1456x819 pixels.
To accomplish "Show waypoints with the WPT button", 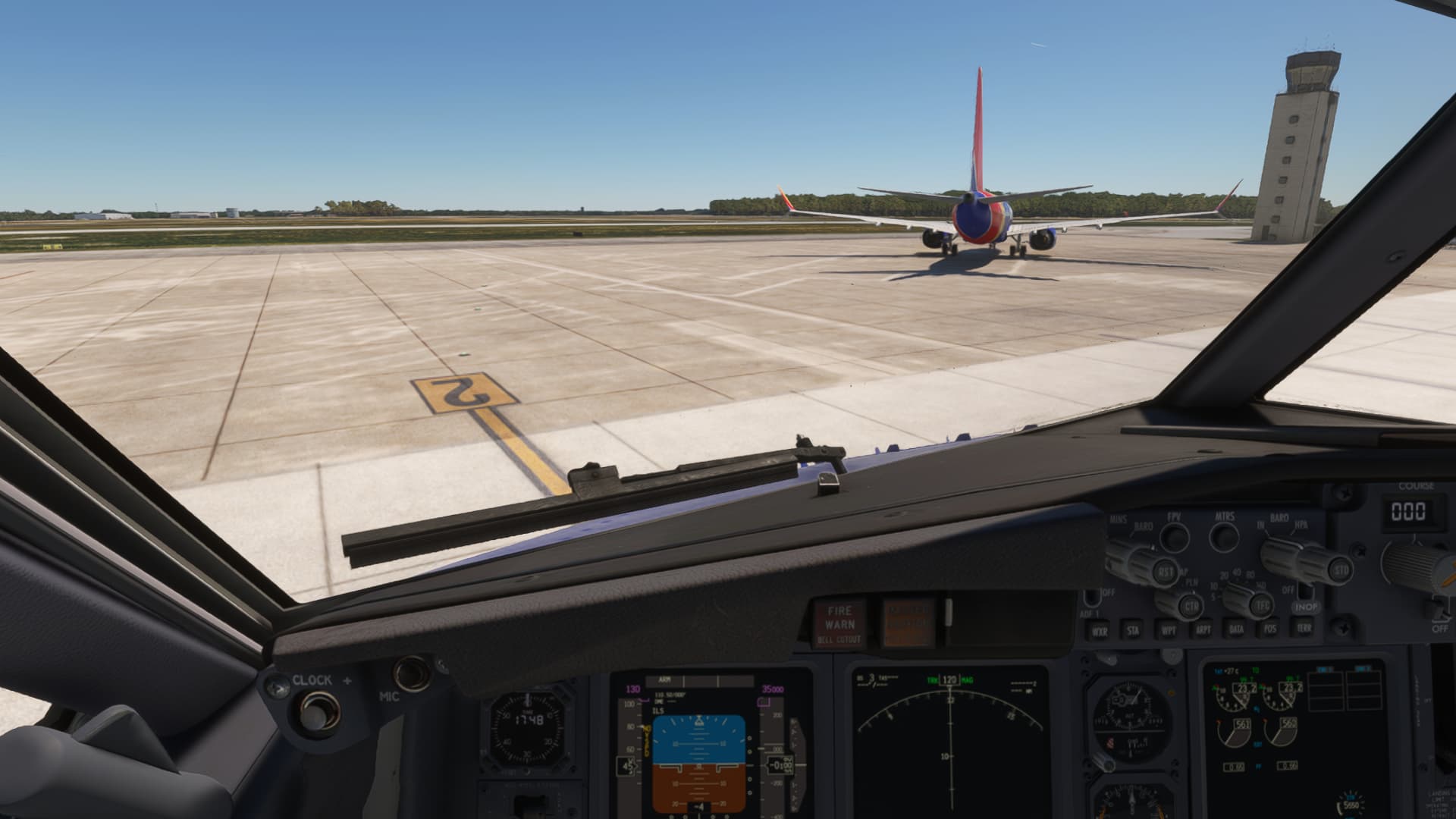I will pyautogui.click(x=1169, y=629).
